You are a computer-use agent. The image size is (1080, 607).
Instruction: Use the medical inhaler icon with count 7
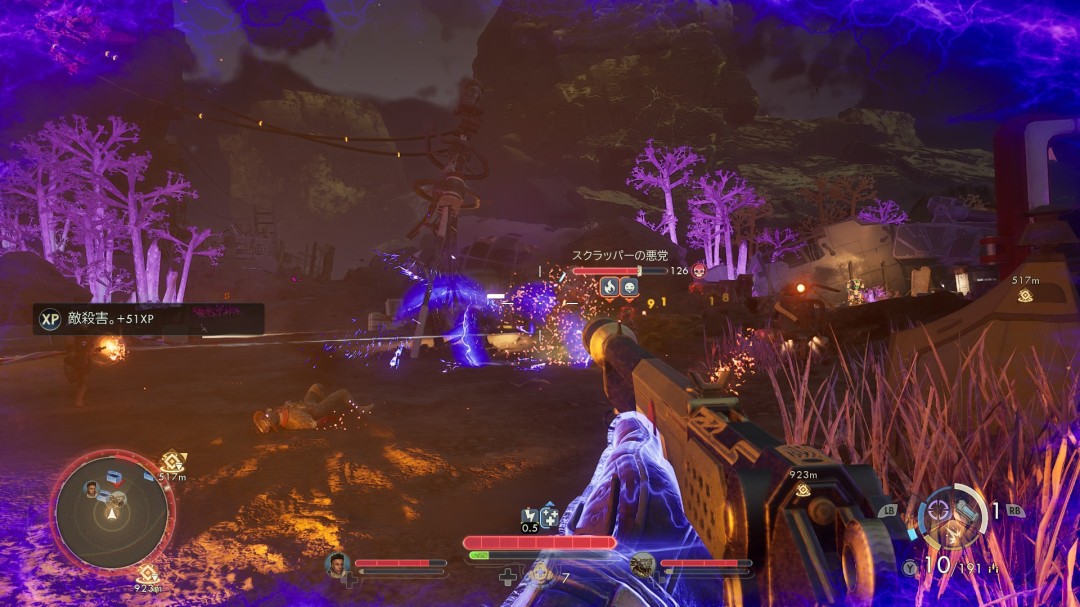tap(541, 573)
